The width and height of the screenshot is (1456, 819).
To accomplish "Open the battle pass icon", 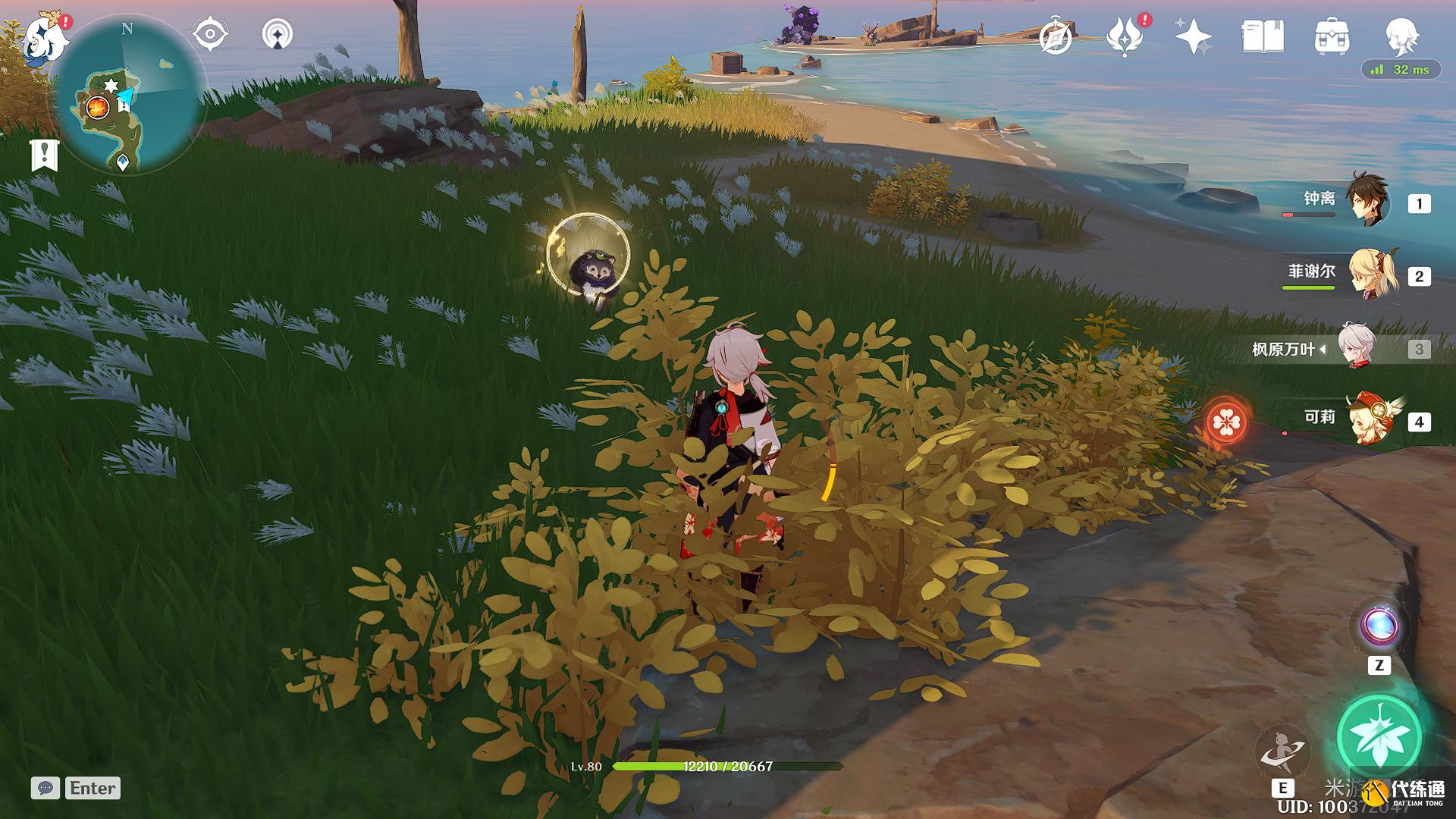I will 1124,37.
